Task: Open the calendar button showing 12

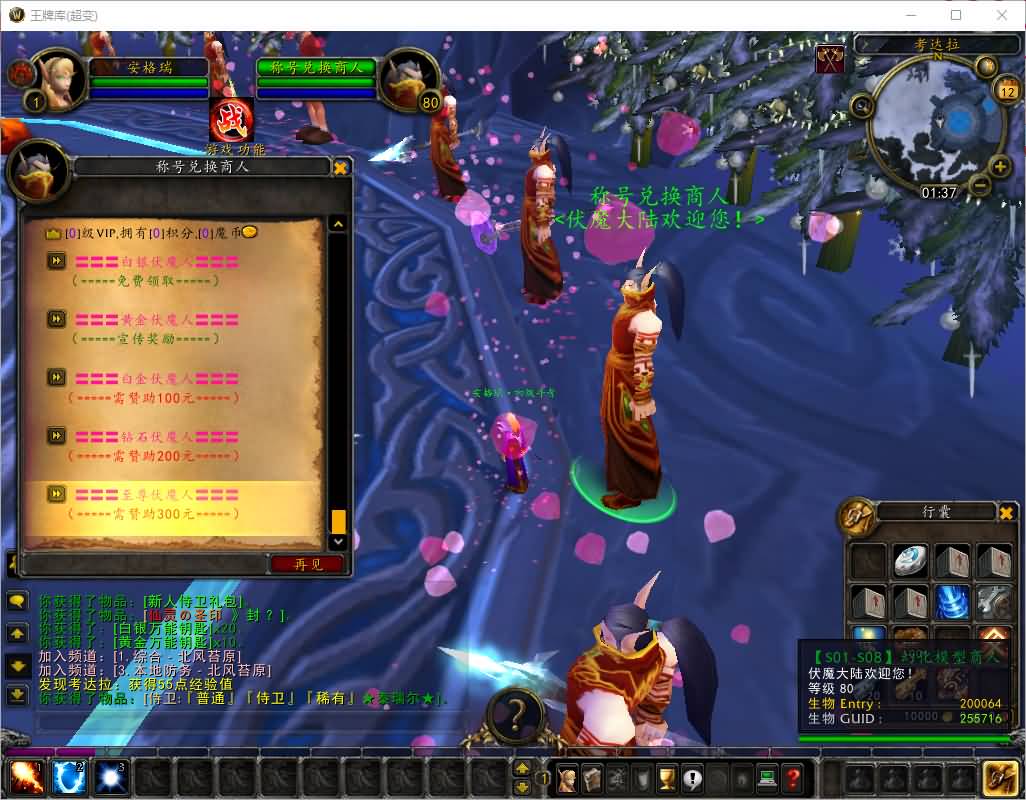Action: click(x=1007, y=91)
